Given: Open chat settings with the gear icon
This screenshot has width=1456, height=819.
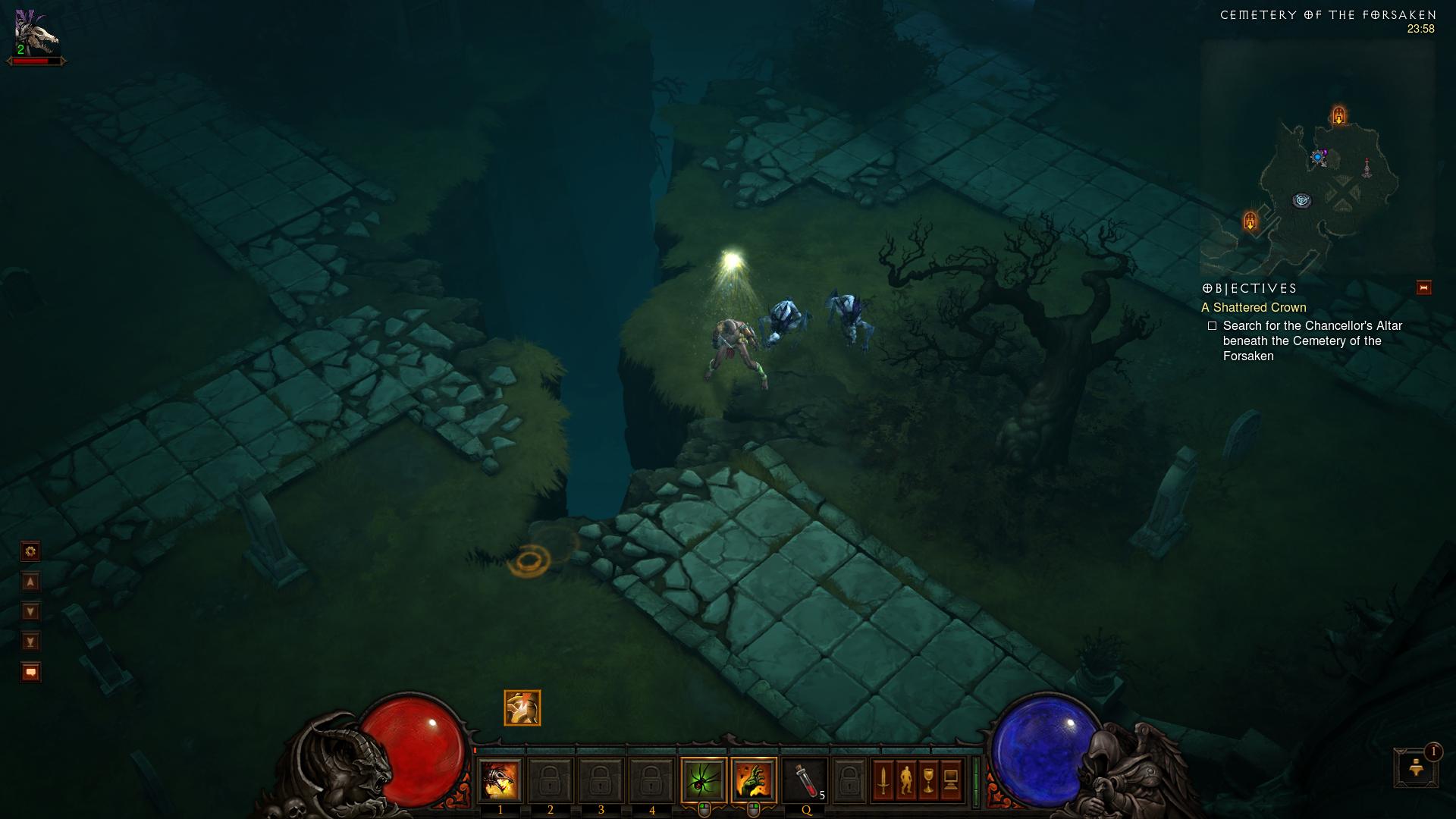Looking at the screenshot, I should (x=30, y=551).
